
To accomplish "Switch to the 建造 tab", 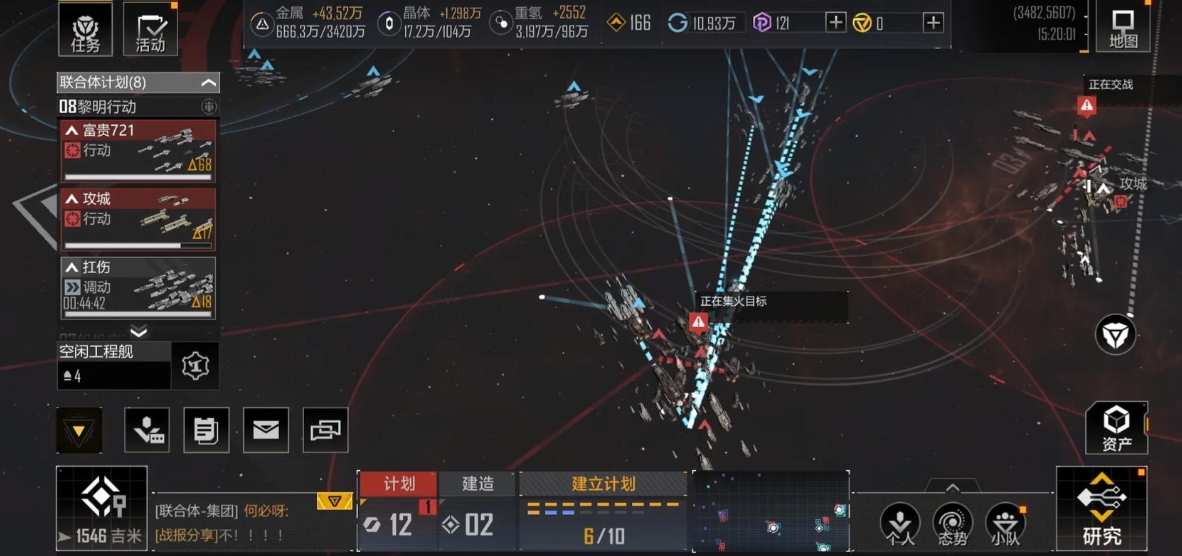I will pyautogui.click(x=478, y=484).
